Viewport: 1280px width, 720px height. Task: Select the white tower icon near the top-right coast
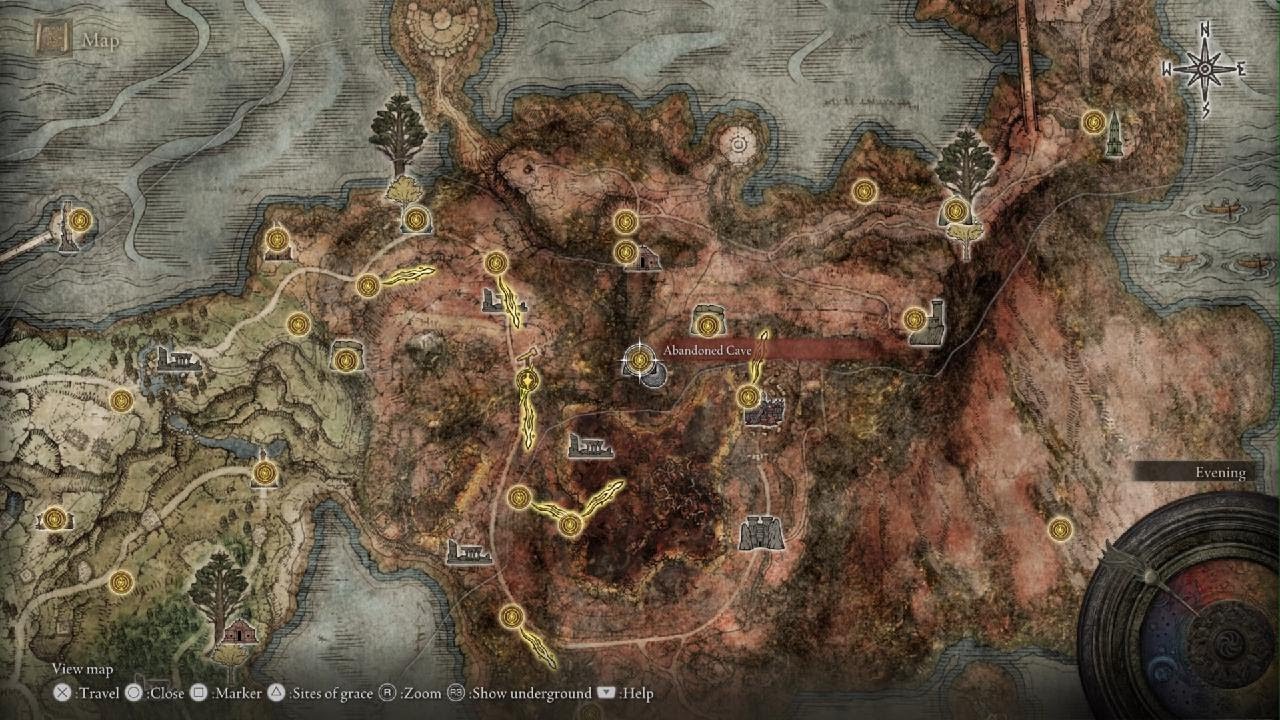1113,133
